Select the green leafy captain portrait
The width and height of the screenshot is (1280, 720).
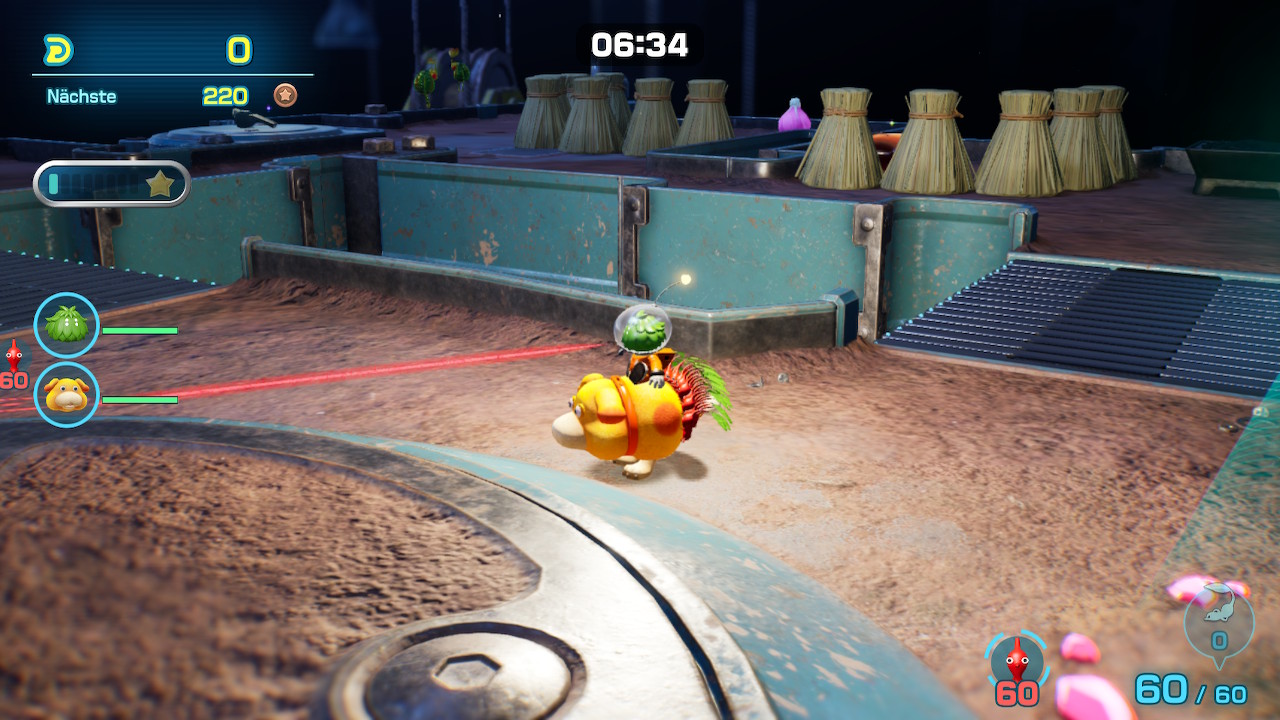pos(67,325)
